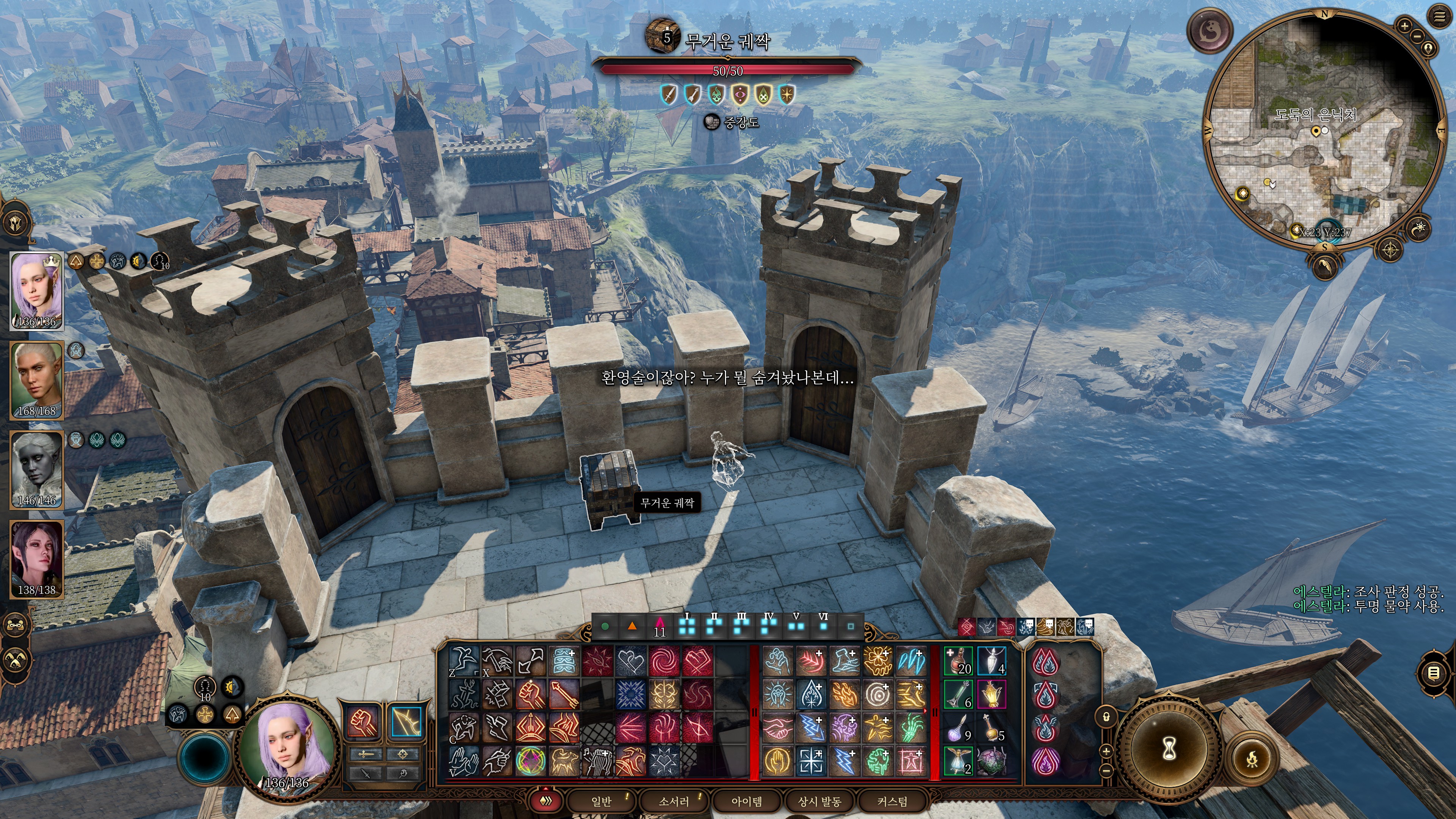Switch to the 소서러 hotbar tab
This screenshot has height=819, width=1456.
tap(674, 802)
